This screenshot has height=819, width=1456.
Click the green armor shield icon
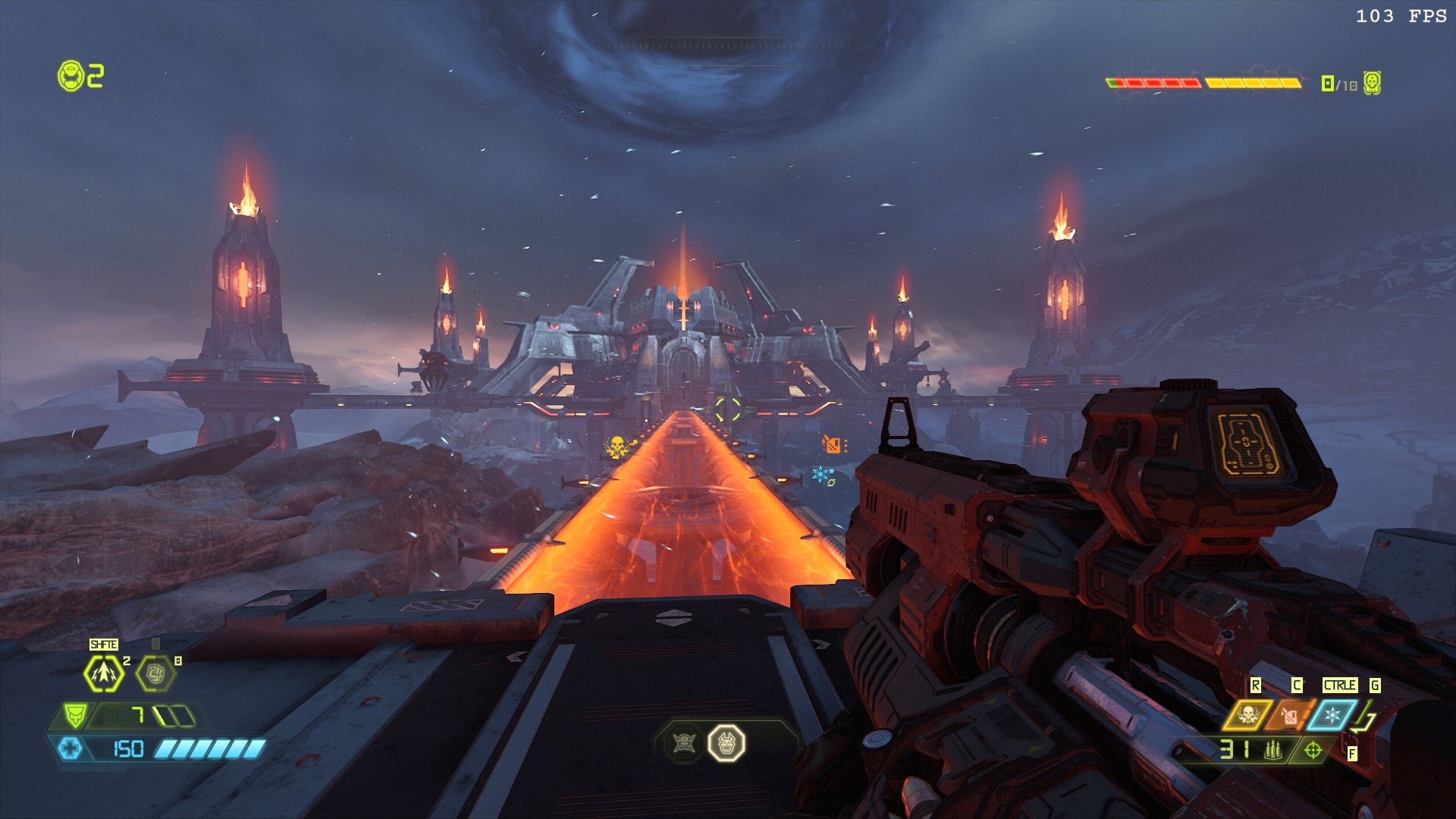click(x=74, y=715)
